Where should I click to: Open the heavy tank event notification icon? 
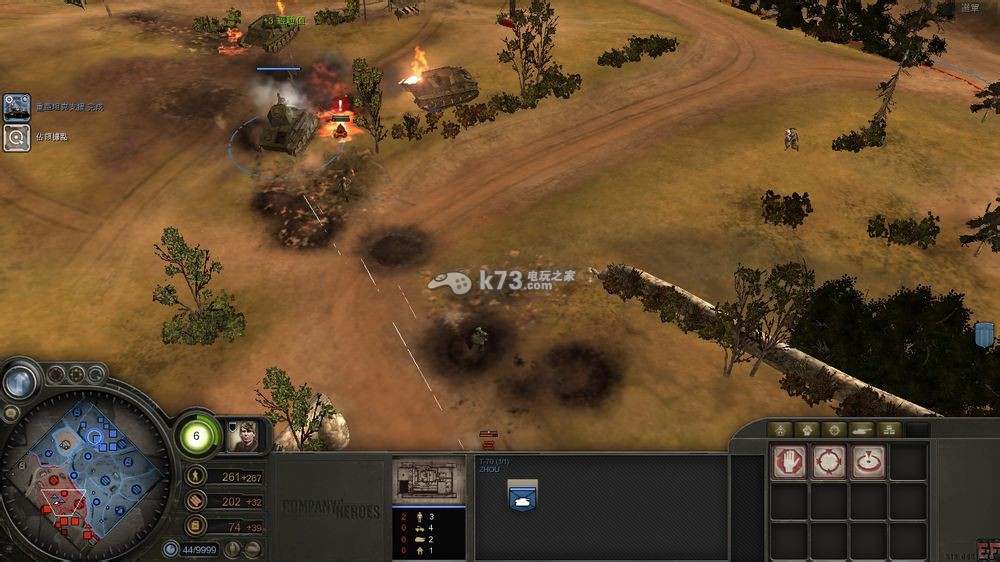click(16, 107)
